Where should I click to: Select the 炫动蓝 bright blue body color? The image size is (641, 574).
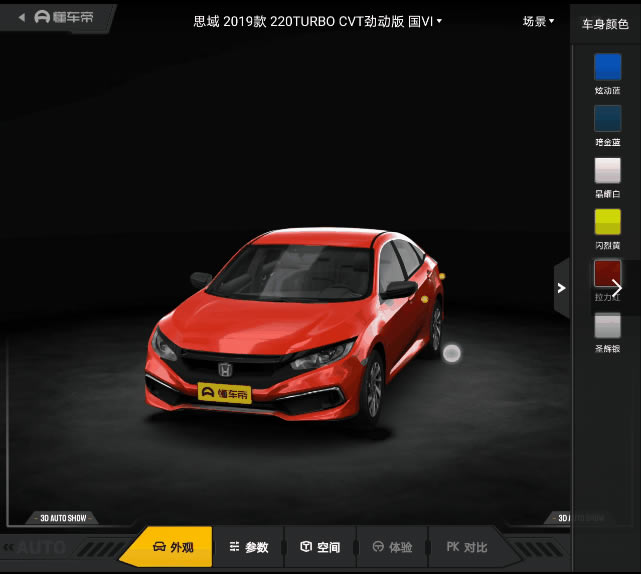[607, 67]
